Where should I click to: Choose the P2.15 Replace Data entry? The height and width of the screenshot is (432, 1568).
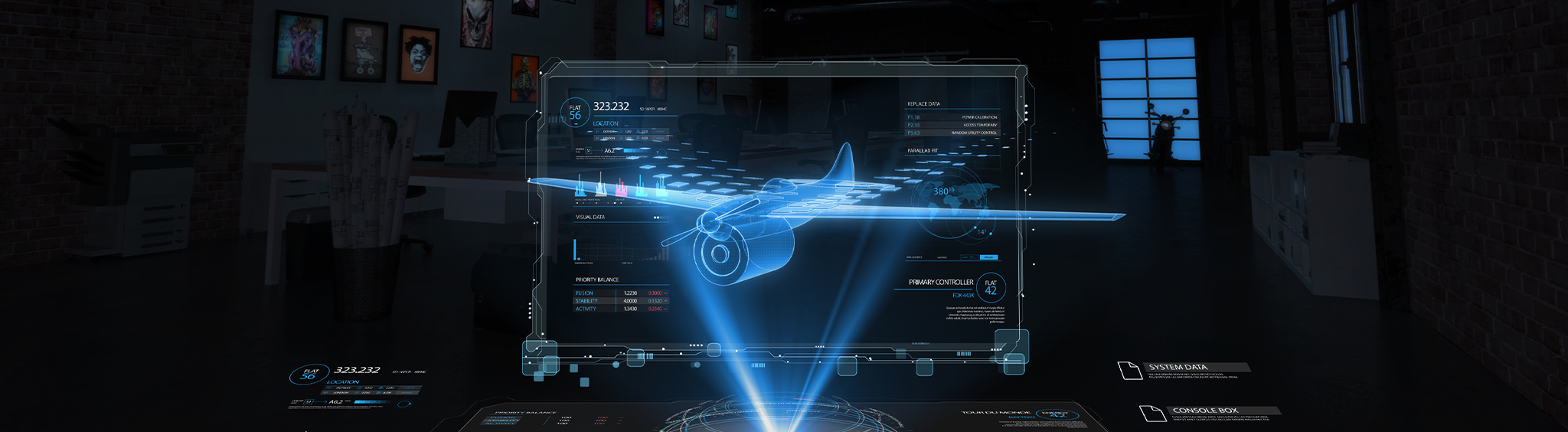[x=952, y=125]
